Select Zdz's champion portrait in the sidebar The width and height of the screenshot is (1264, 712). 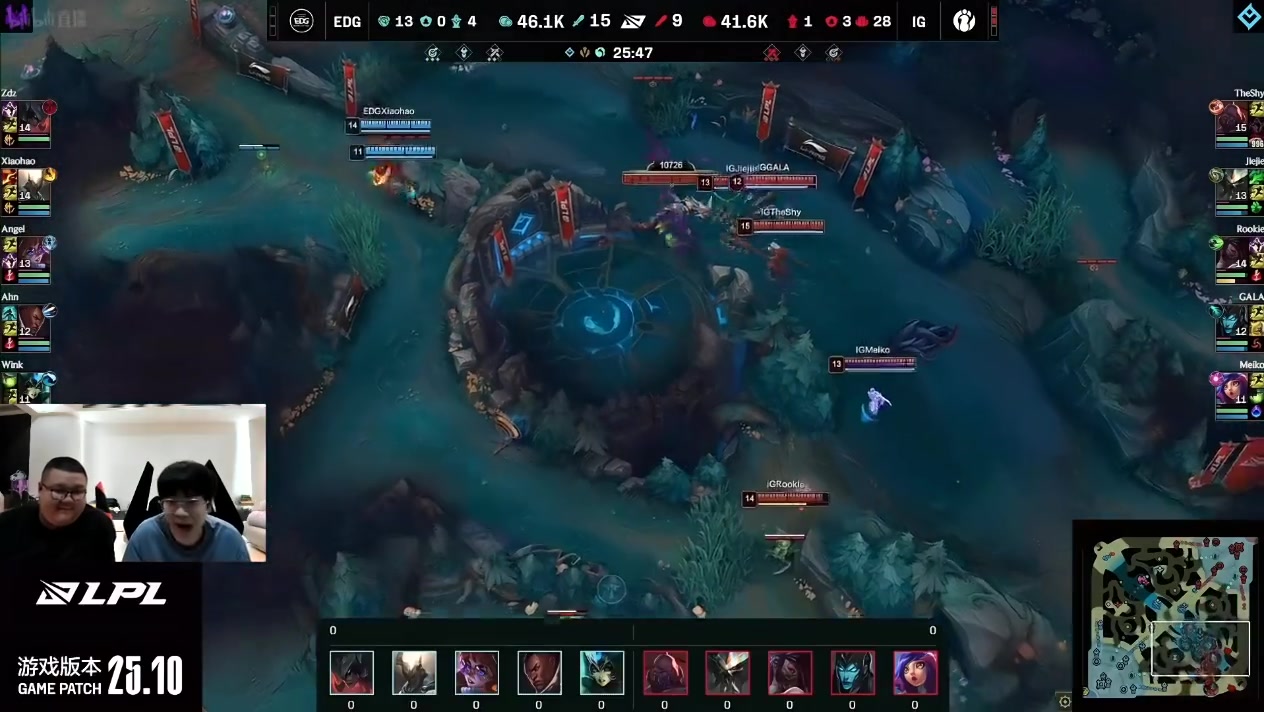pyautogui.click(x=33, y=118)
